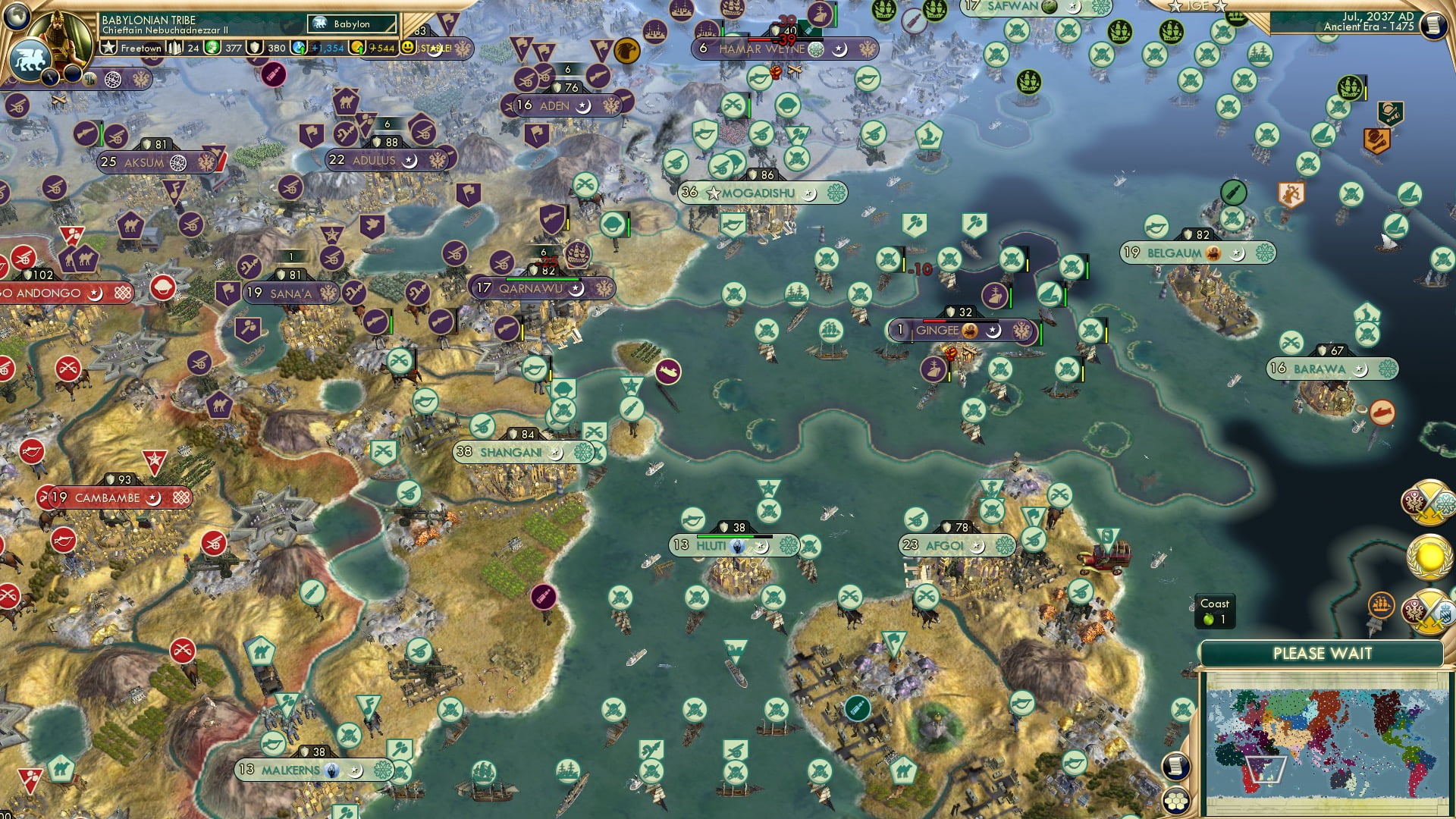Click the science per turn icon showing +1,354
1456x819 pixels.
point(299,46)
